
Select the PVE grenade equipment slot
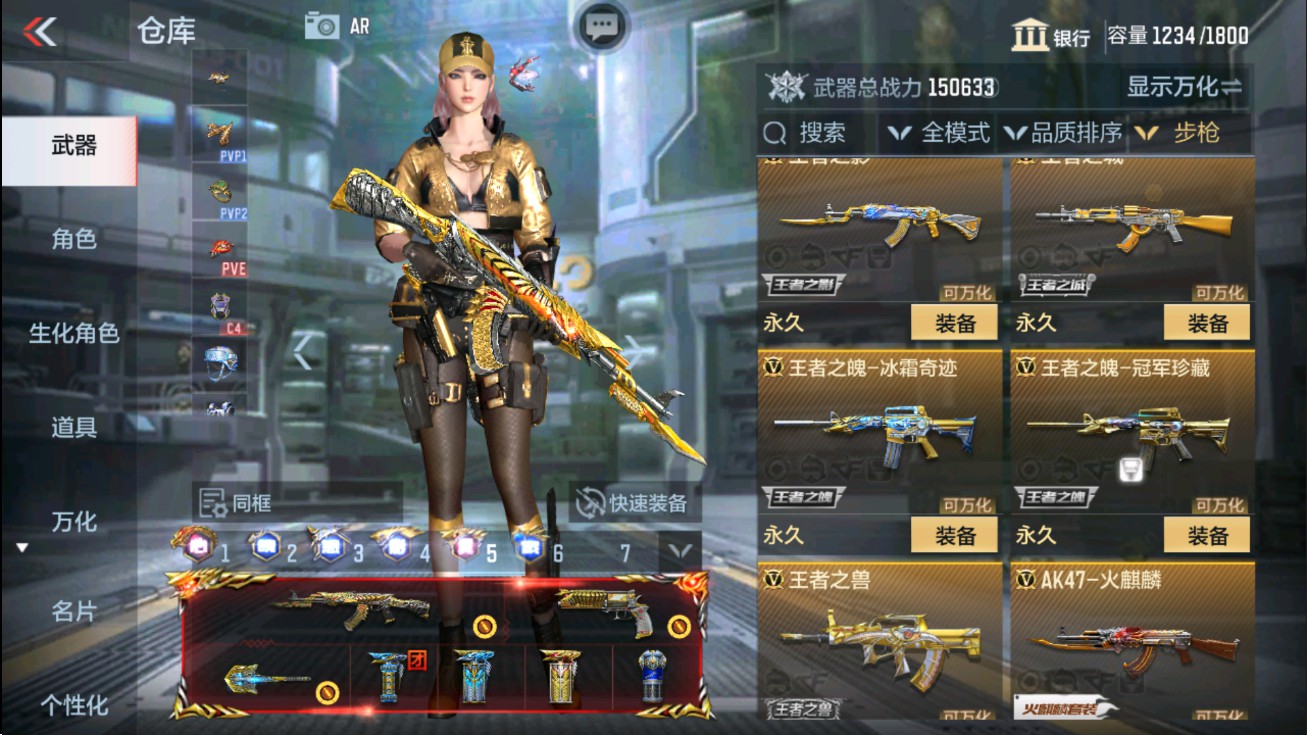point(222,248)
